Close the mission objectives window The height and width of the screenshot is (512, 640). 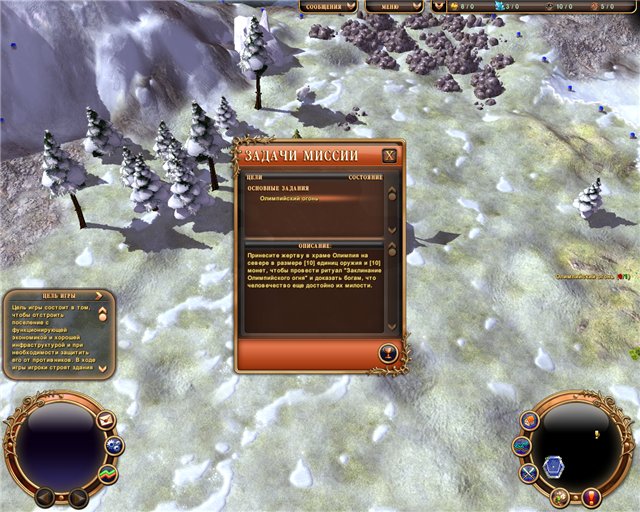coord(389,156)
